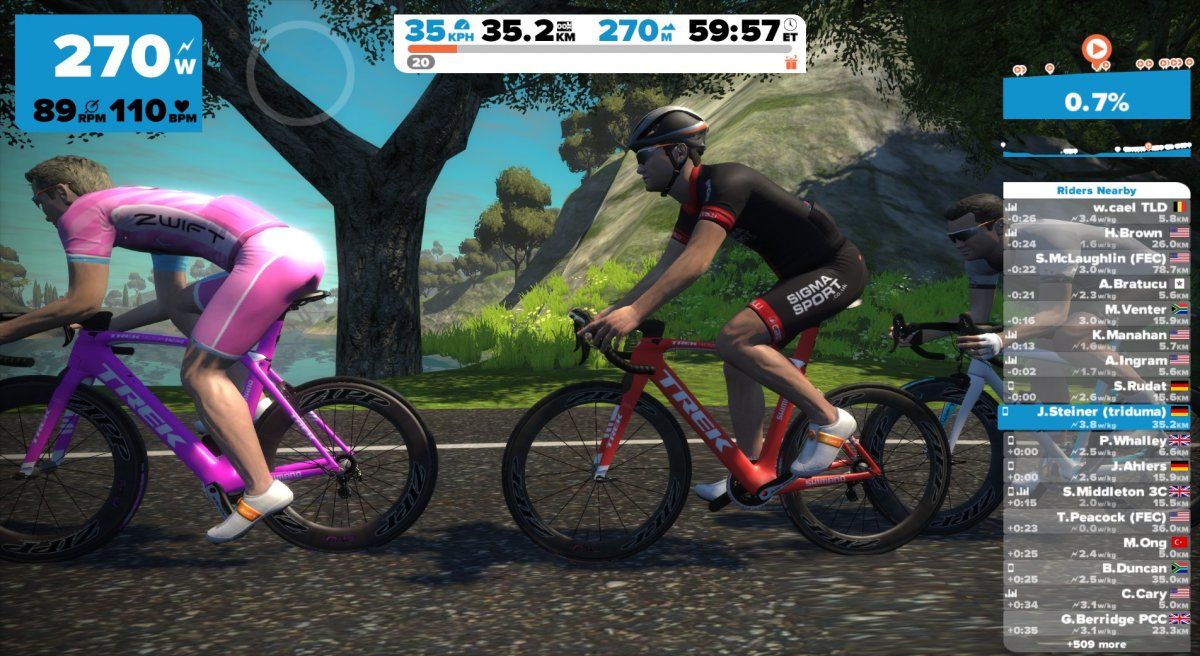Show the +509 more riders
Screen dimensions: 1200x656
tap(1097, 645)
